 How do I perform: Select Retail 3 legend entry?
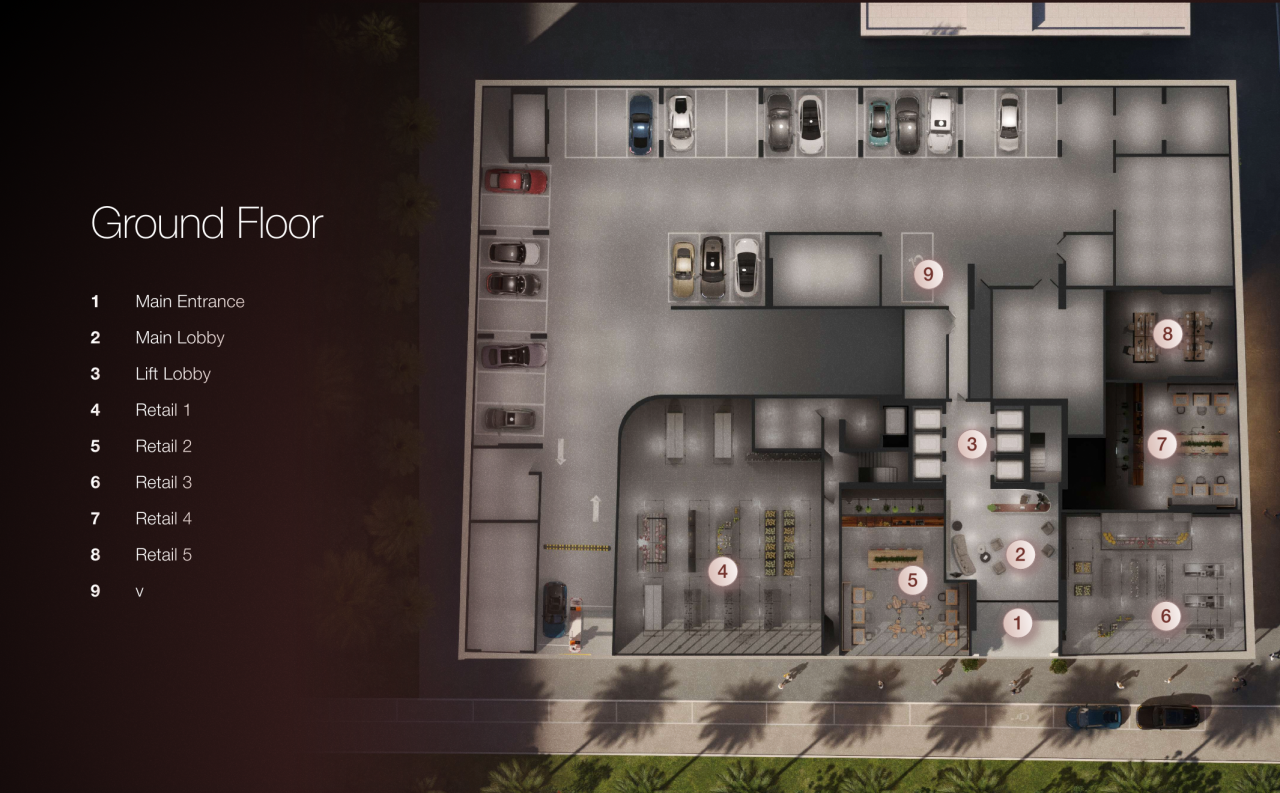163,482
